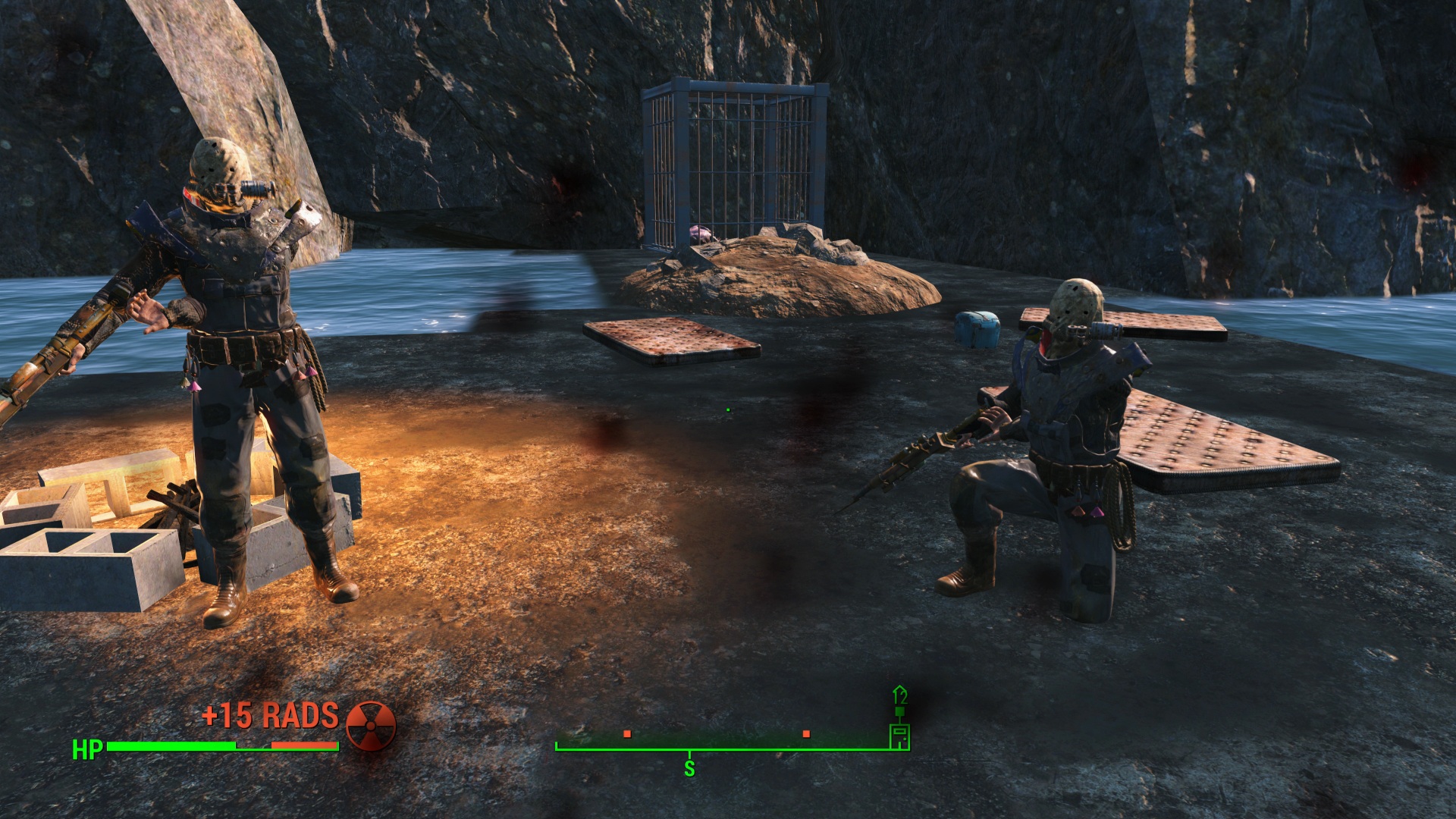
Task: Click the radiation hazard trefoil icon
Action: coord(371,726)
